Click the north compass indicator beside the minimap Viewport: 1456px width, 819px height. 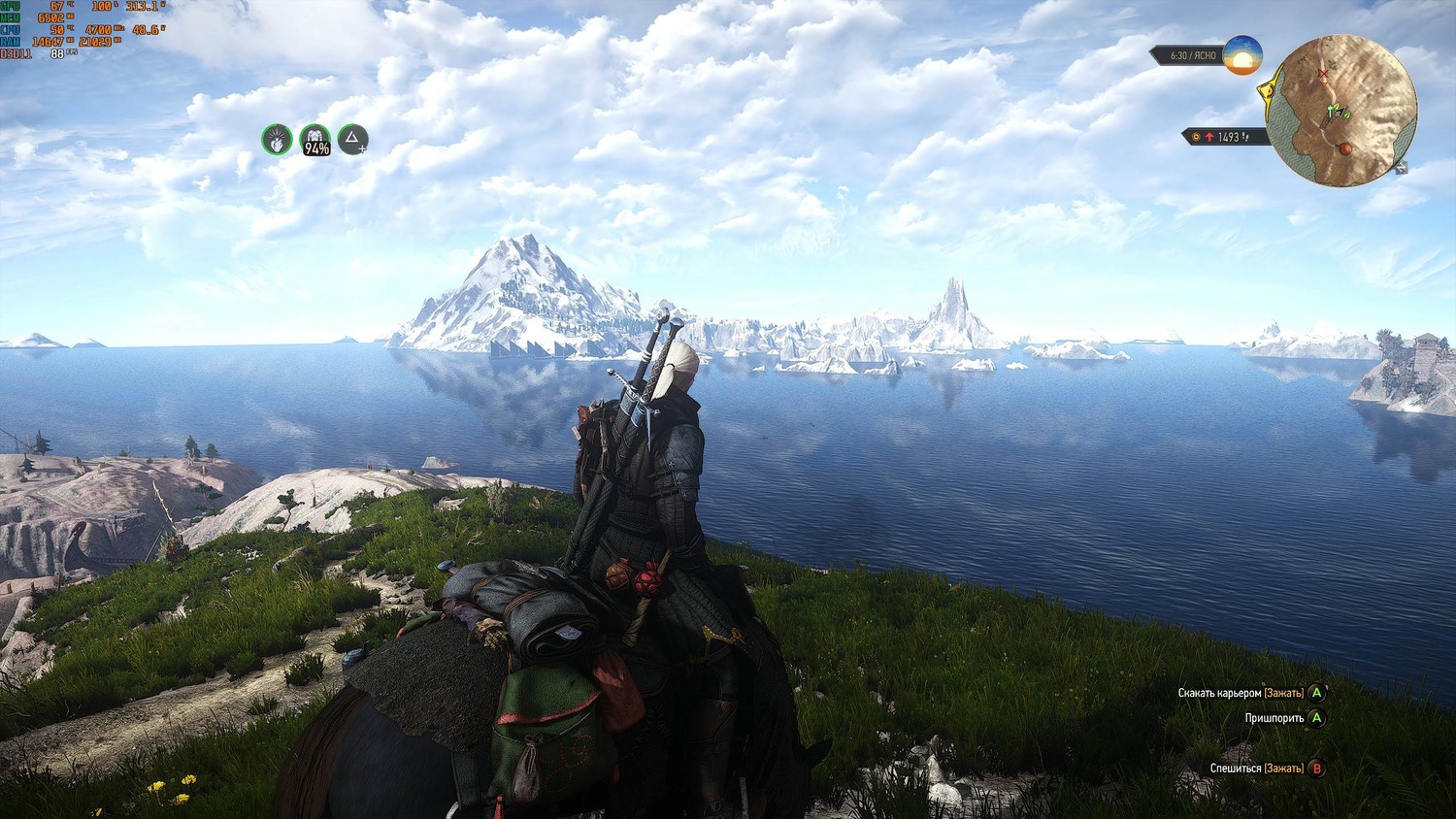[x=1400, y=168]
